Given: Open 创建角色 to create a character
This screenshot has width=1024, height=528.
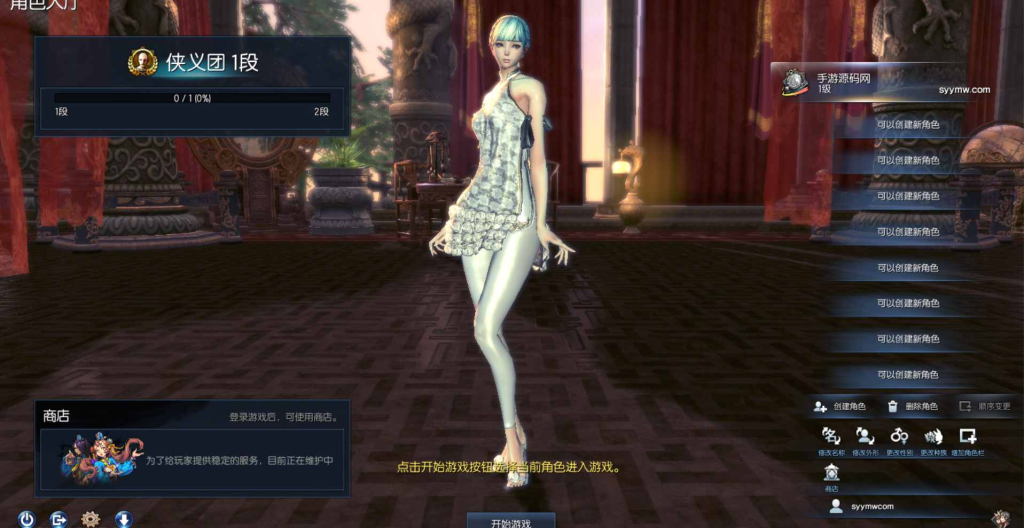Looking at the screenshot, I should pyautogui.click(x=840, y=407).
